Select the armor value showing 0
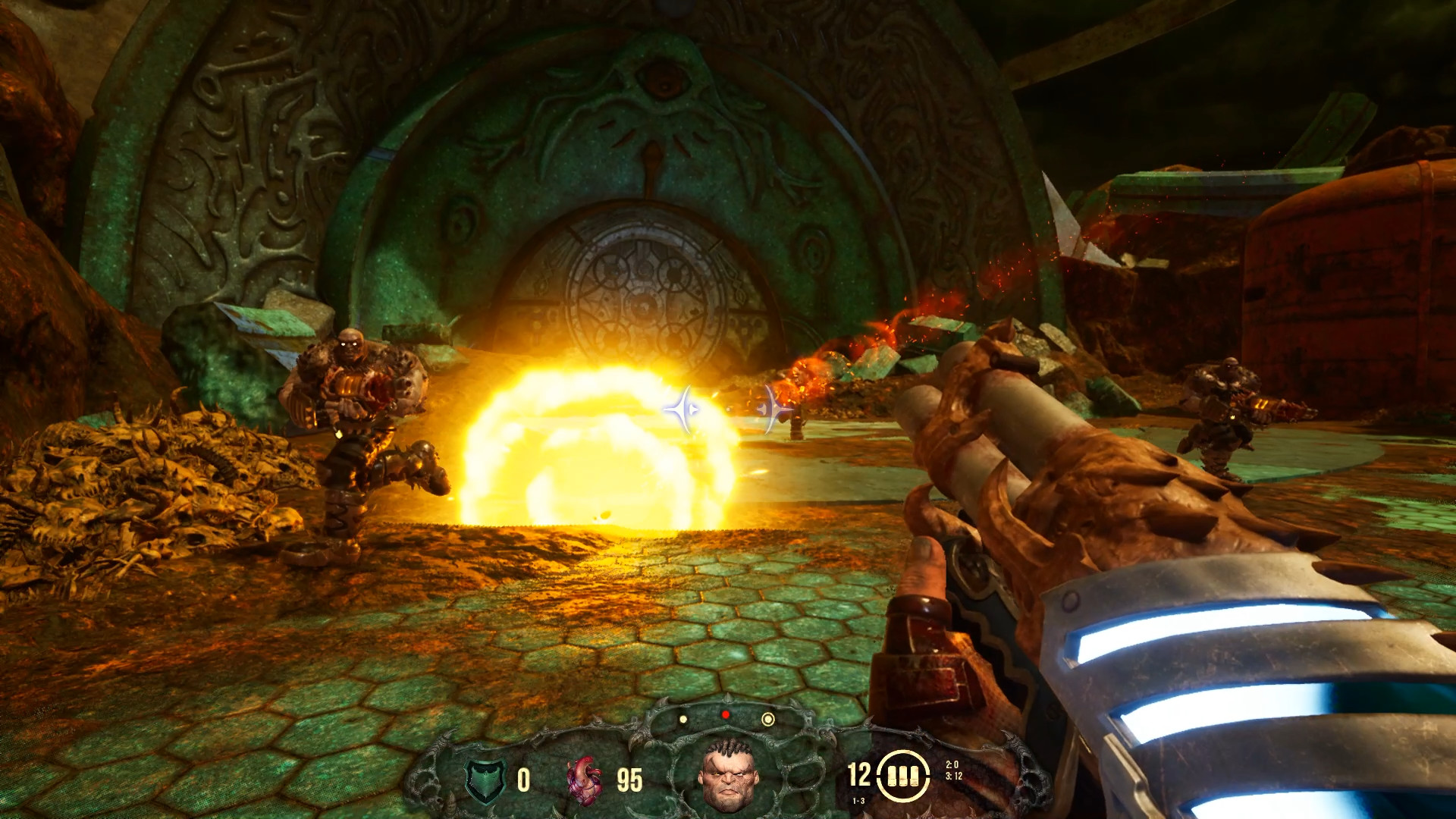1456x819 pixels. (523, 778)
